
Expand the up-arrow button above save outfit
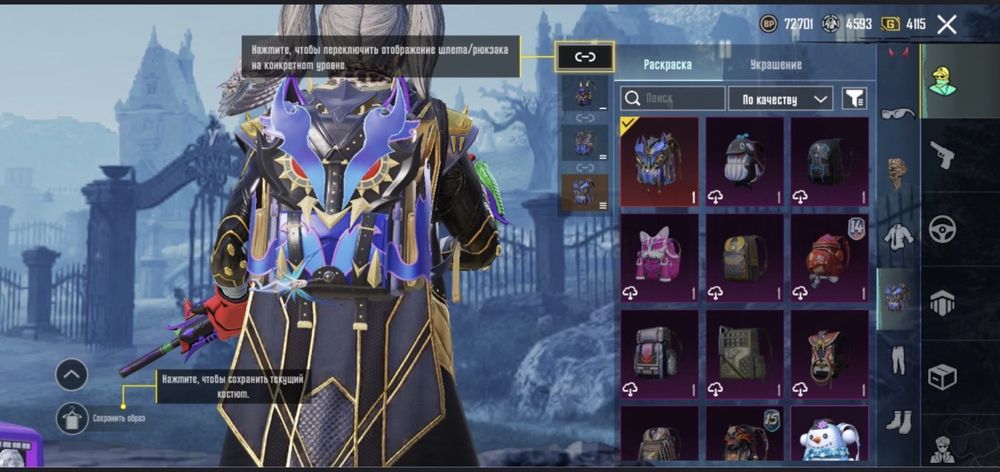point(72,375)
